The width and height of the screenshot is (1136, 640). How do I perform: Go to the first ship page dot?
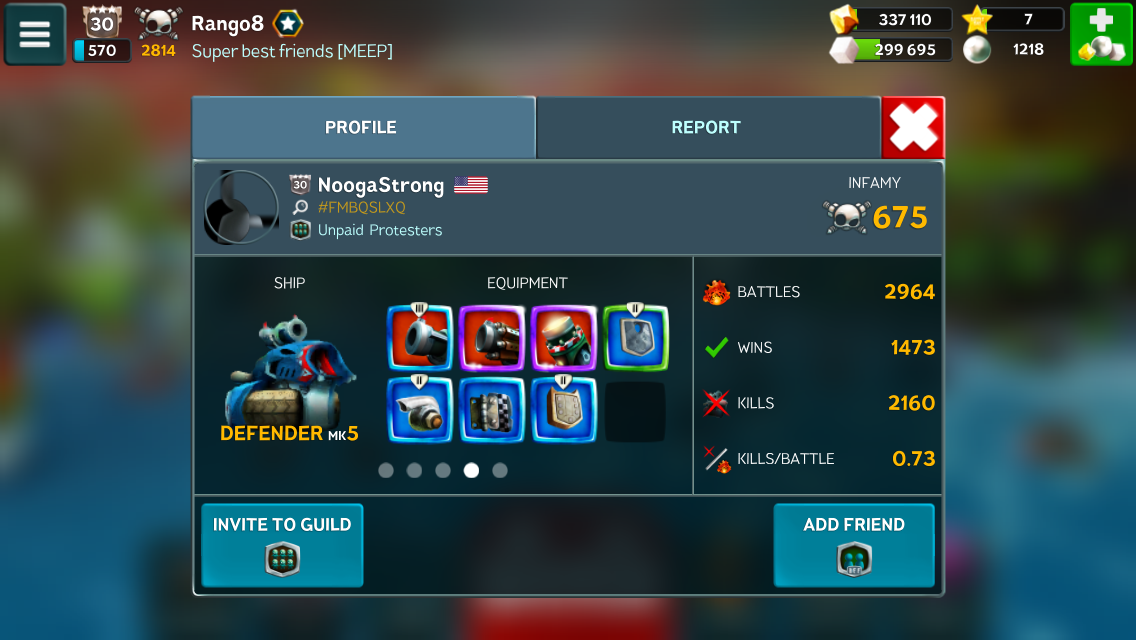pyautogui.click(x=386, y=470)
